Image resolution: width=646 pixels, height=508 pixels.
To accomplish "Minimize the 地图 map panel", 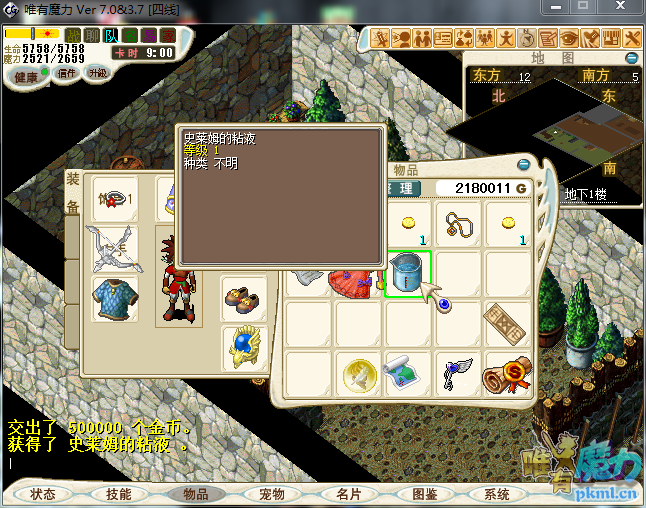I will coord(632,58).
